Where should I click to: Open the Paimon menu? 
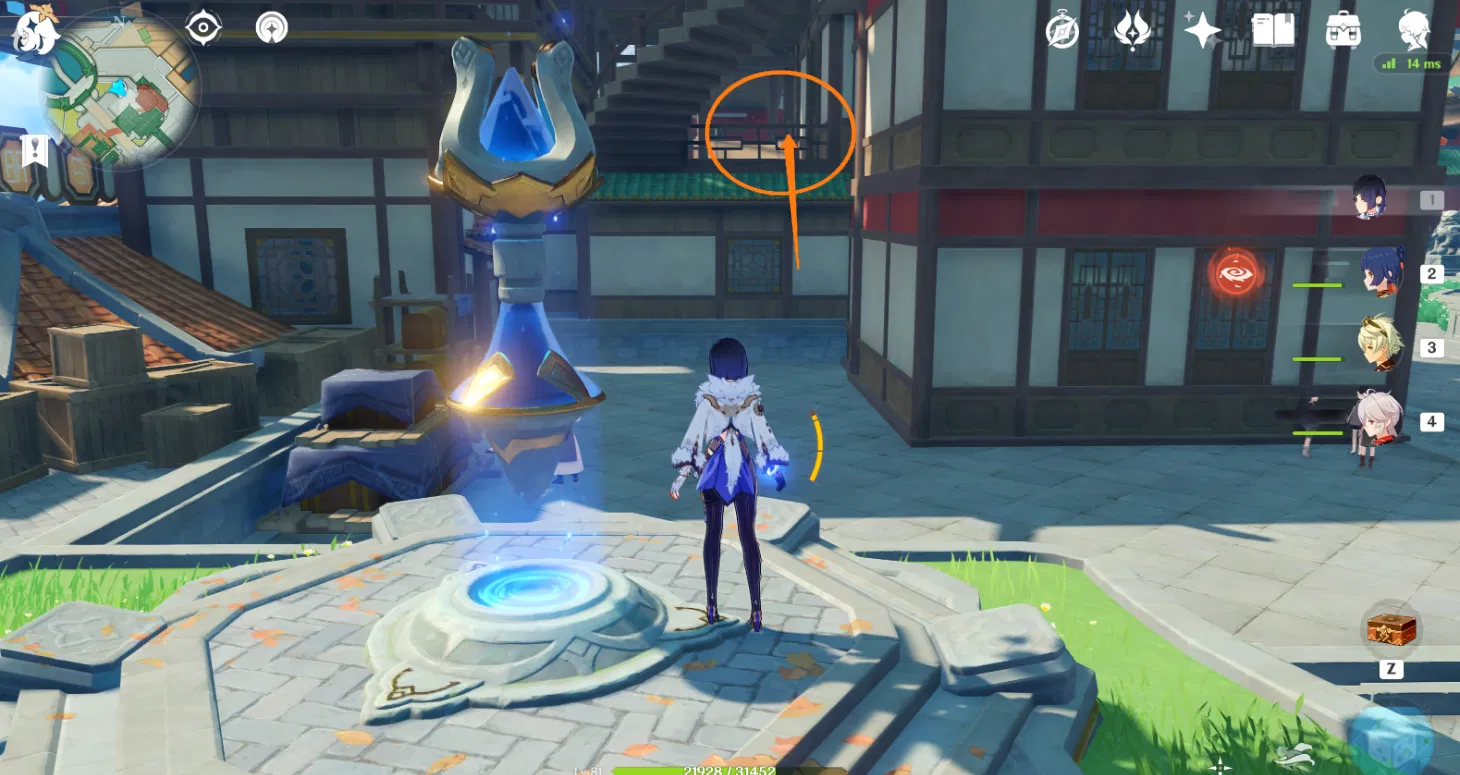[32, 30]
